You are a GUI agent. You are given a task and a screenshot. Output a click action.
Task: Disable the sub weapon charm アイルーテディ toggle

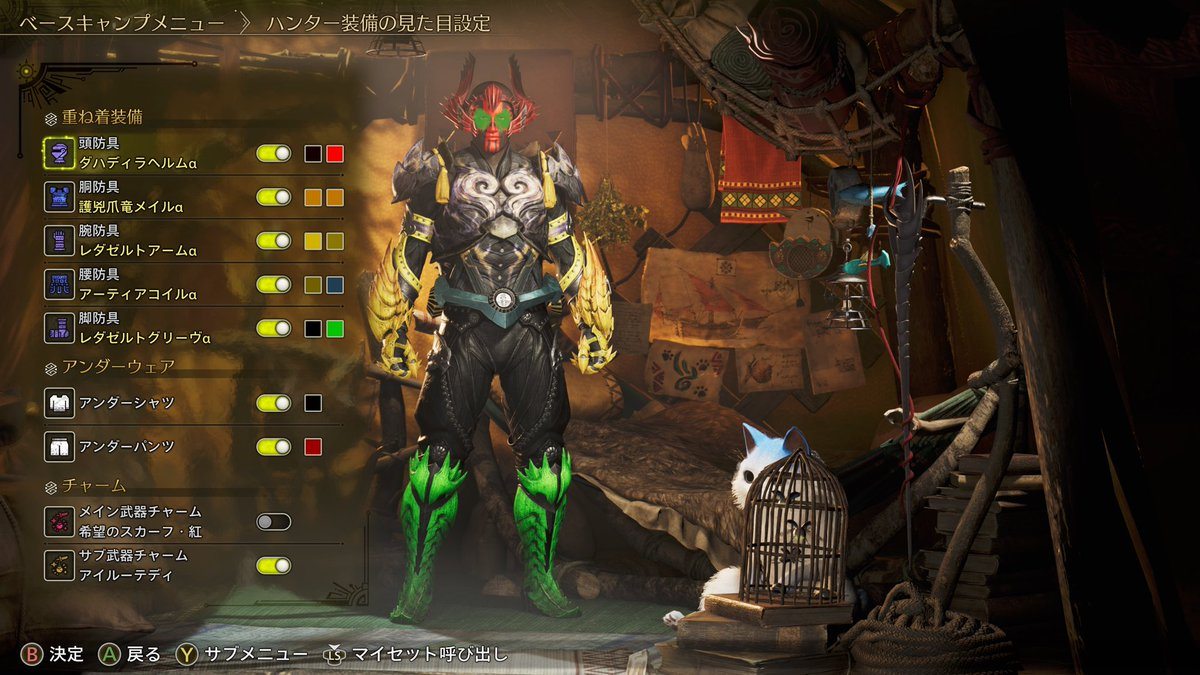pos(273,565)
